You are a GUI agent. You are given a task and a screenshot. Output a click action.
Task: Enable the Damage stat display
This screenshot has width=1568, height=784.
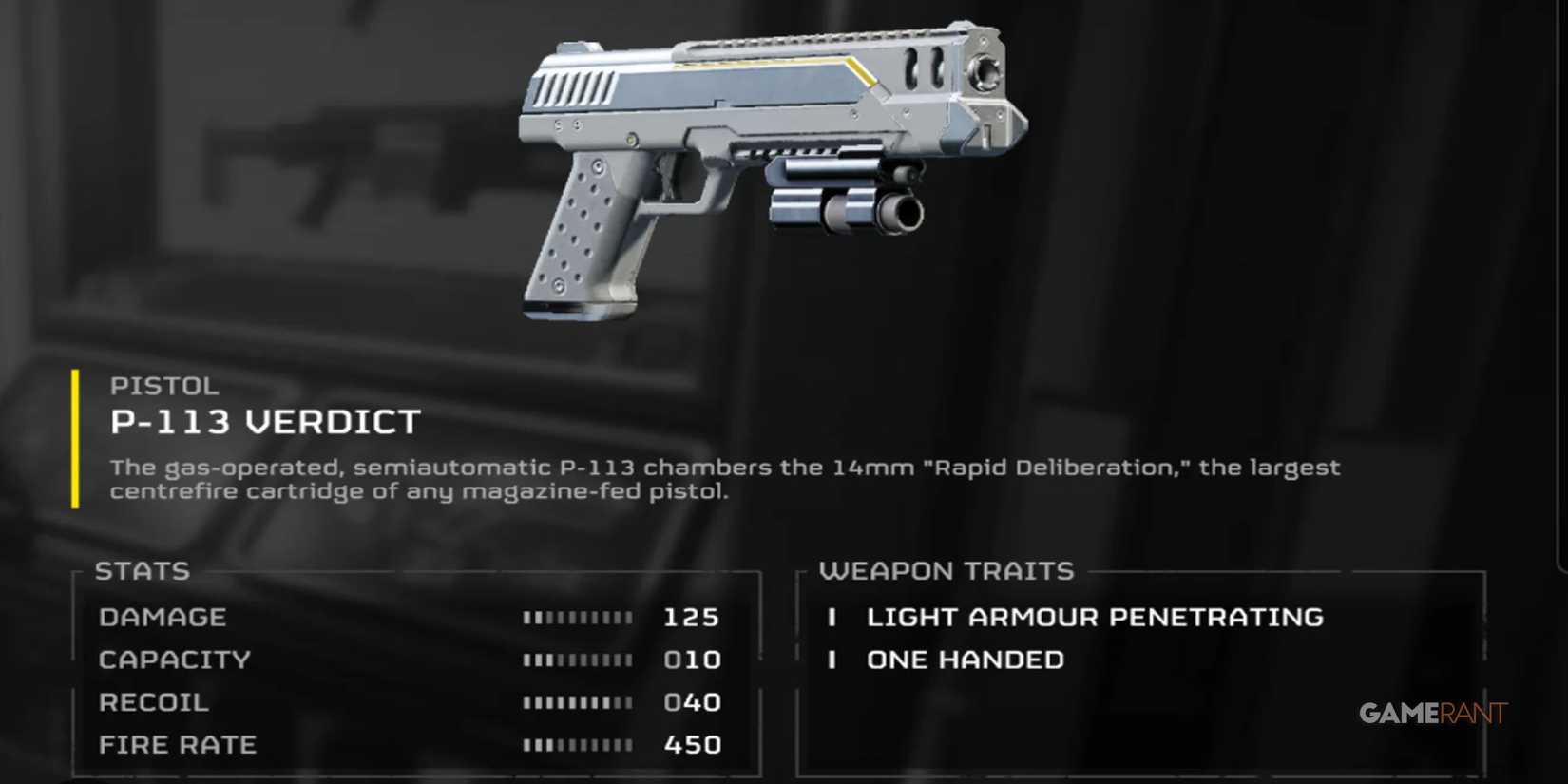(163, 618)
